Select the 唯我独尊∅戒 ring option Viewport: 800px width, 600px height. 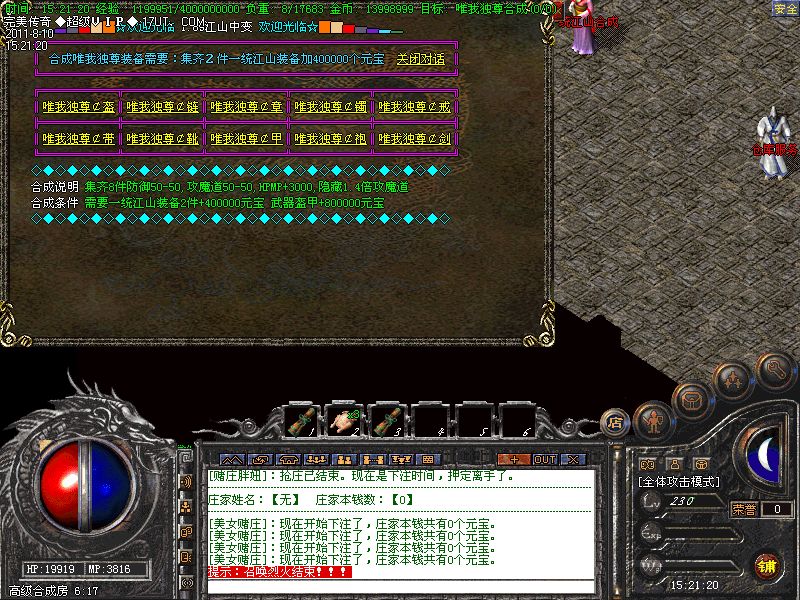pyautogui.click(x=415, y=107)
